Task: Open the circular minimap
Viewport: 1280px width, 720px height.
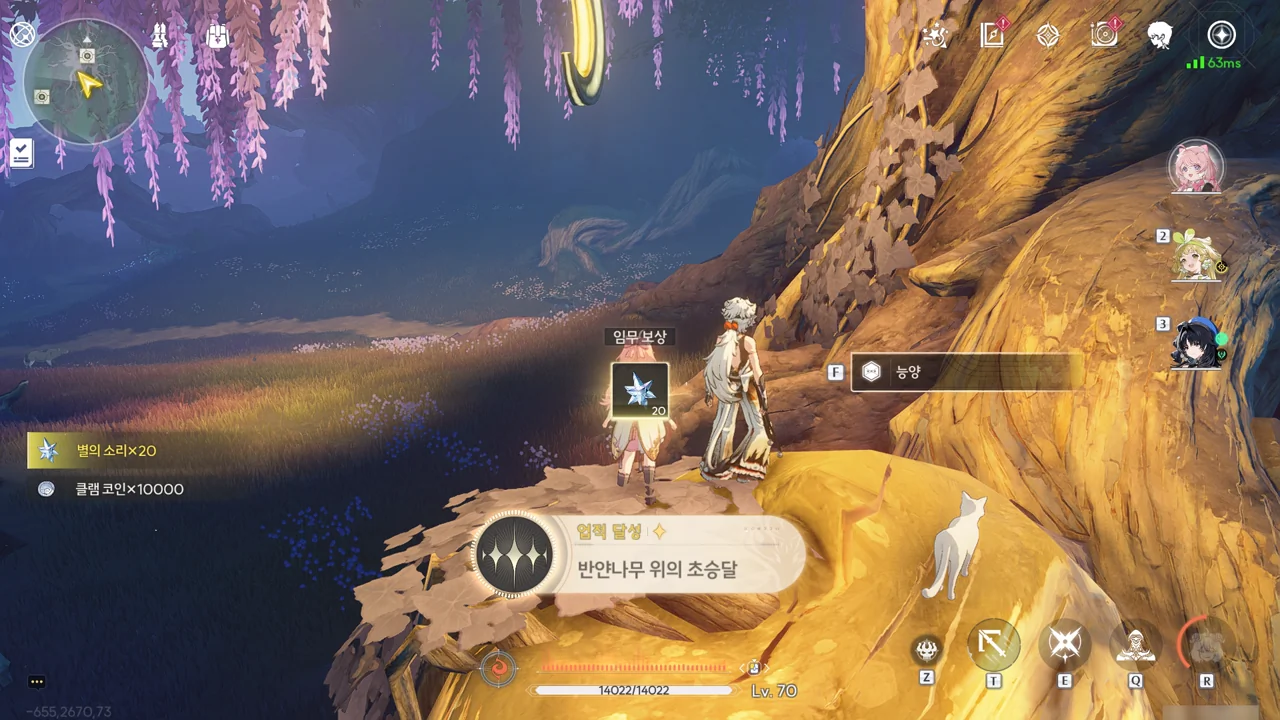Action: tap(85, 82)
